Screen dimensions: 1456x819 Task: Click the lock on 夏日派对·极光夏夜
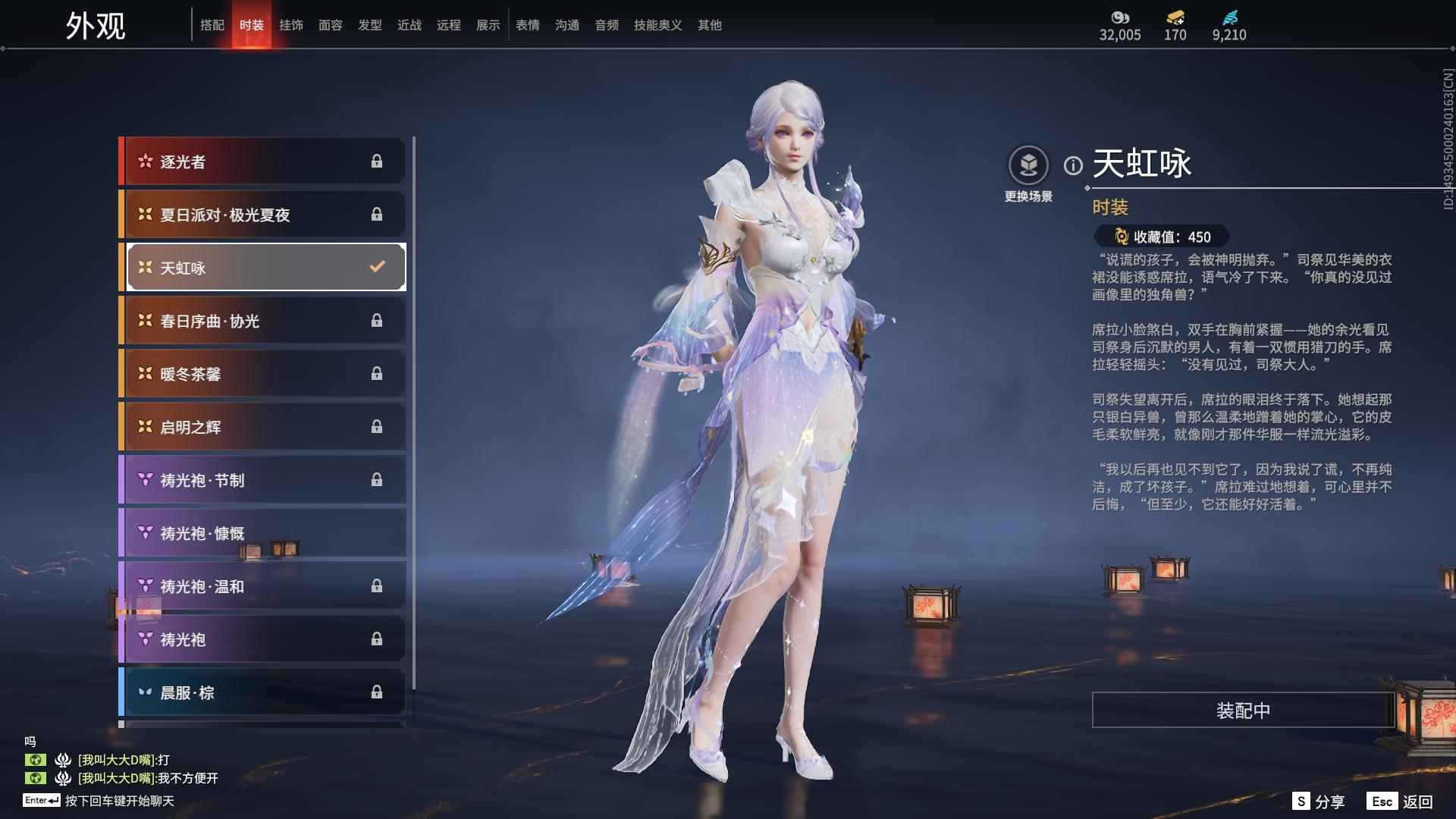pos(378,214)
